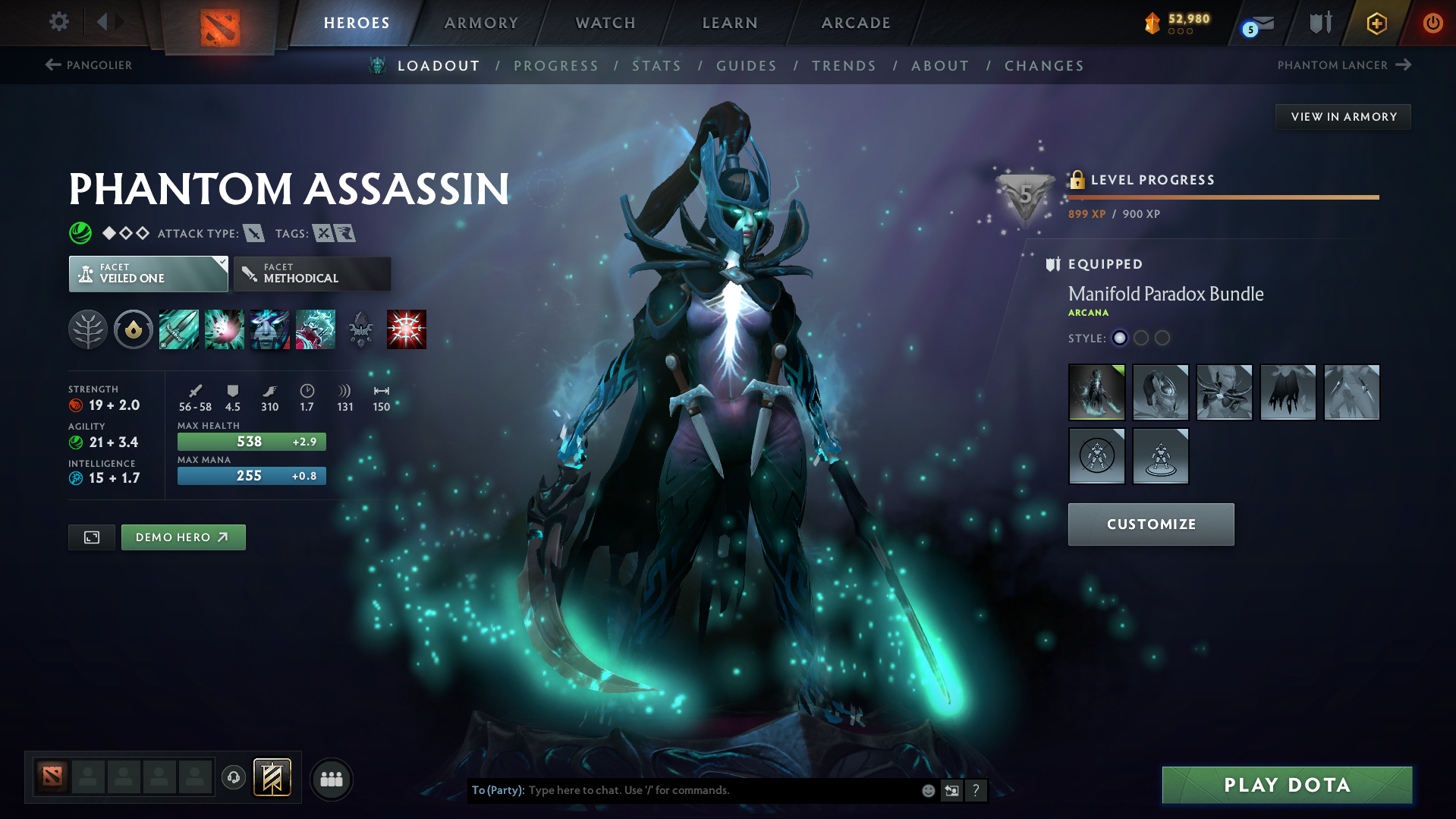This screenshot has width=1456, height=819.
Task: Select the Phantom Strike ability icon
Action: 225,329
